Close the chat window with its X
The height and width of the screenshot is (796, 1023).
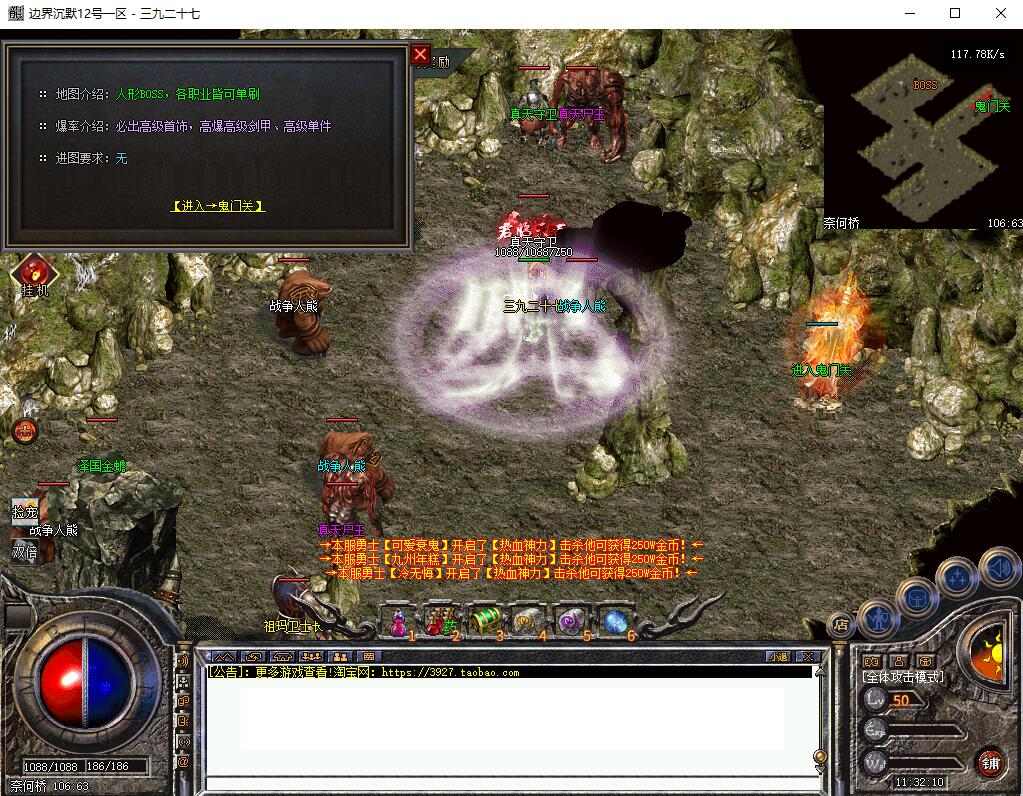pyautogui.click(x=808, y=657)
